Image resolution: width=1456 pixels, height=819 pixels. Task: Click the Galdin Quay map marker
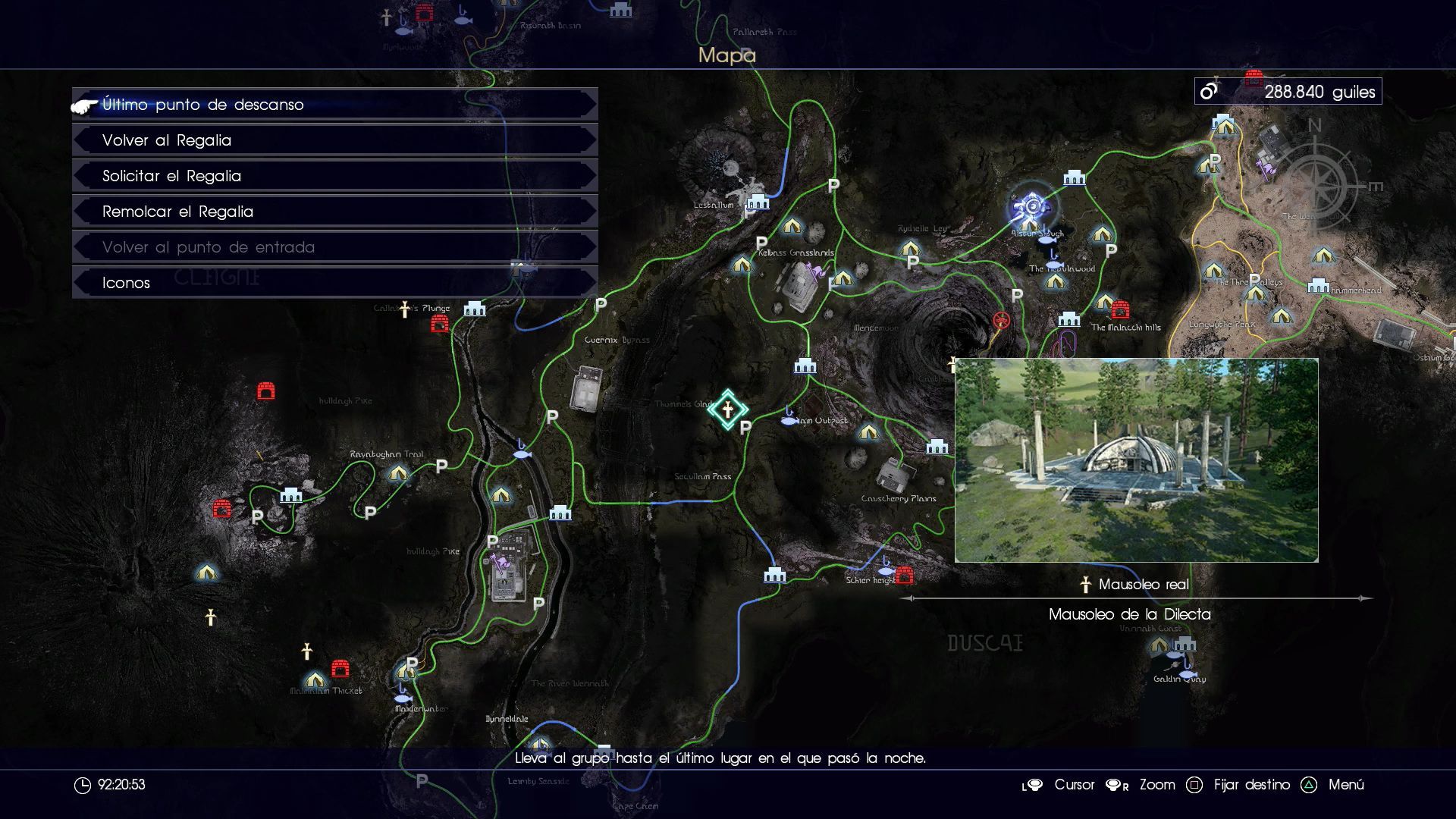1185,645
